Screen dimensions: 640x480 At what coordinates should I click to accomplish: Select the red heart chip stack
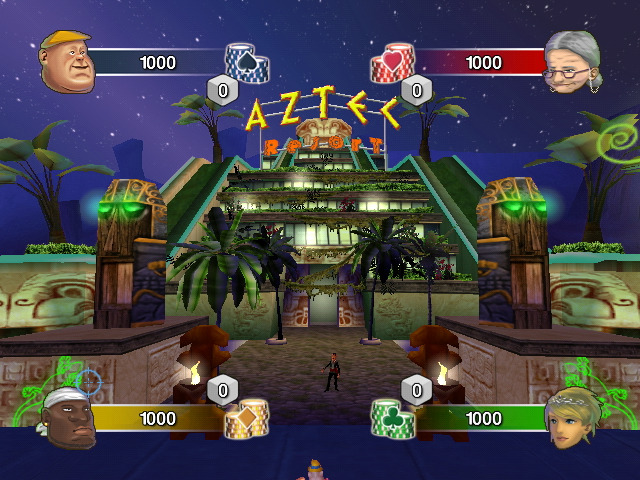(393, 64)
